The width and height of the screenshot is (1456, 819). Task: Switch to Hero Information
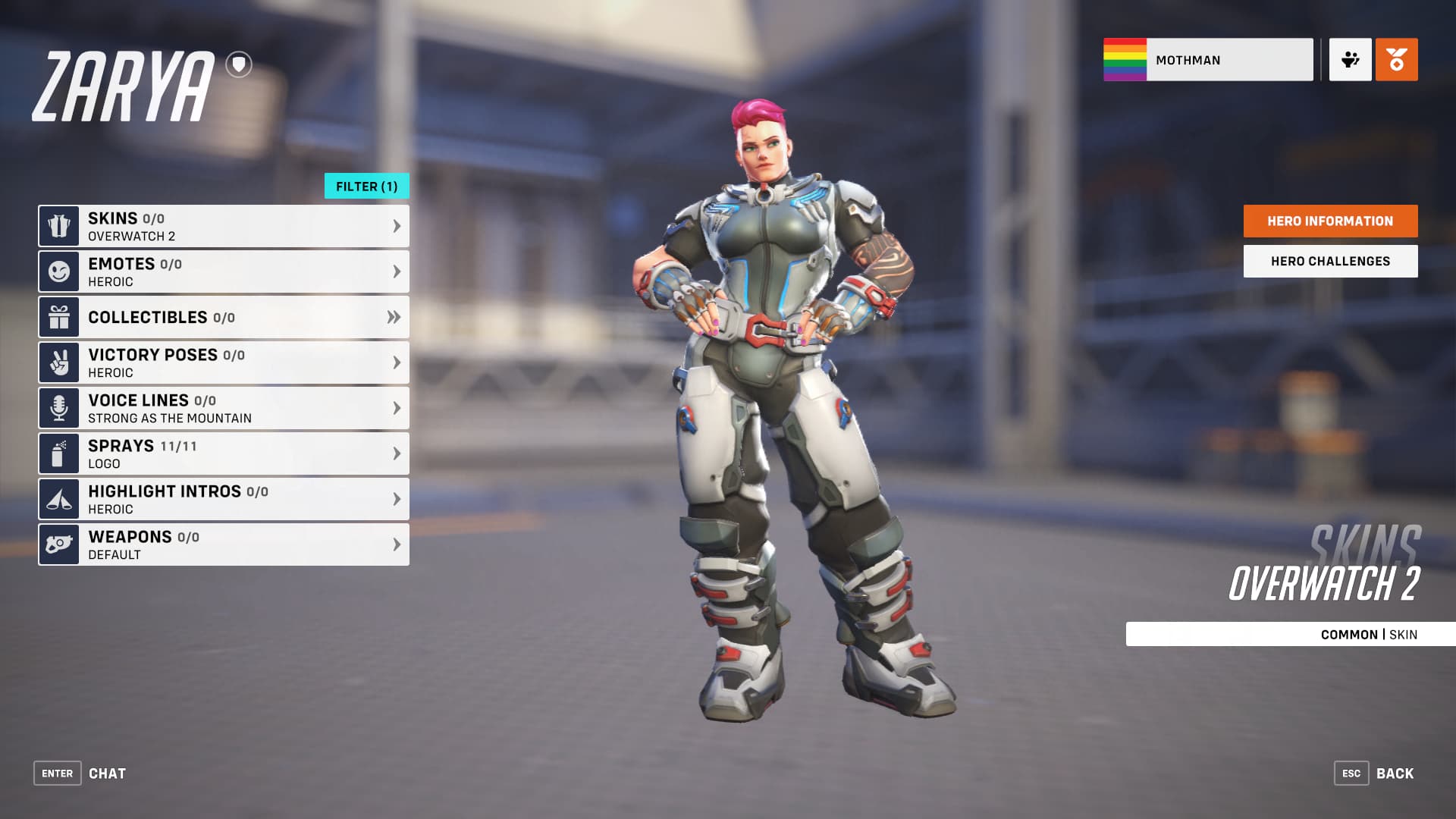(x=1329, y=221)
